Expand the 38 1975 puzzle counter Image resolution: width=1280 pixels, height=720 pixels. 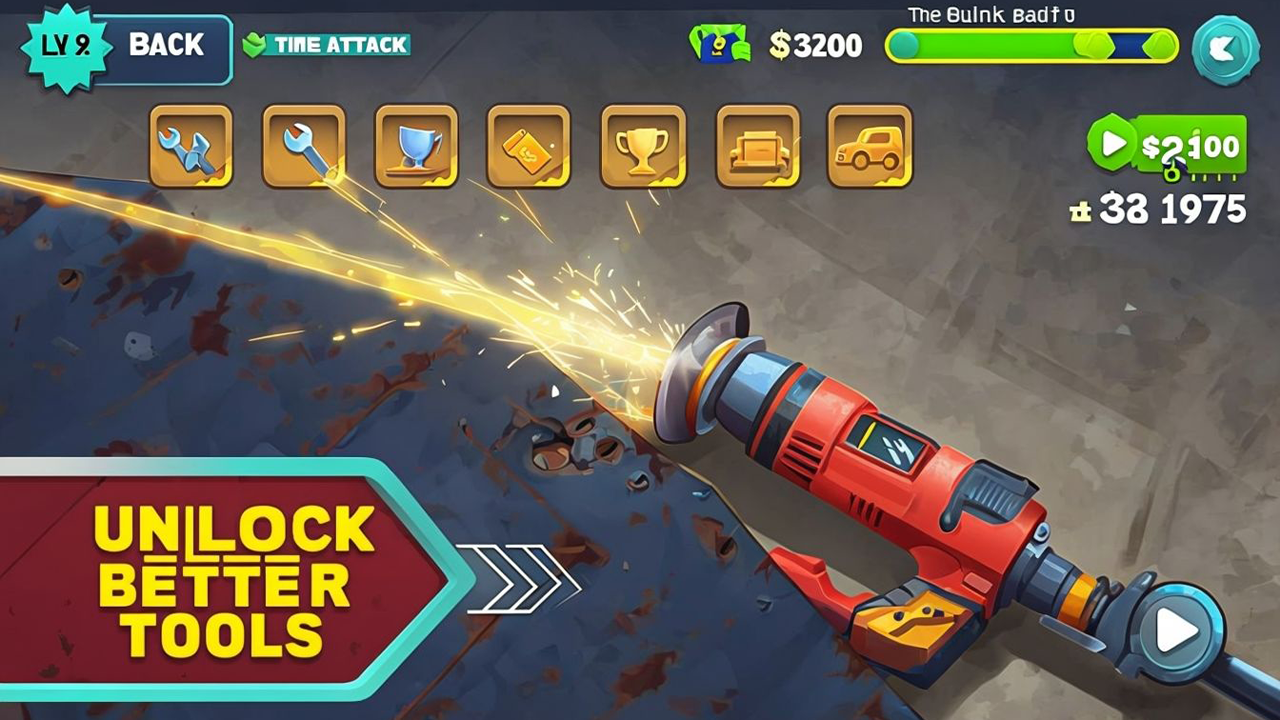coord(1160,209)
